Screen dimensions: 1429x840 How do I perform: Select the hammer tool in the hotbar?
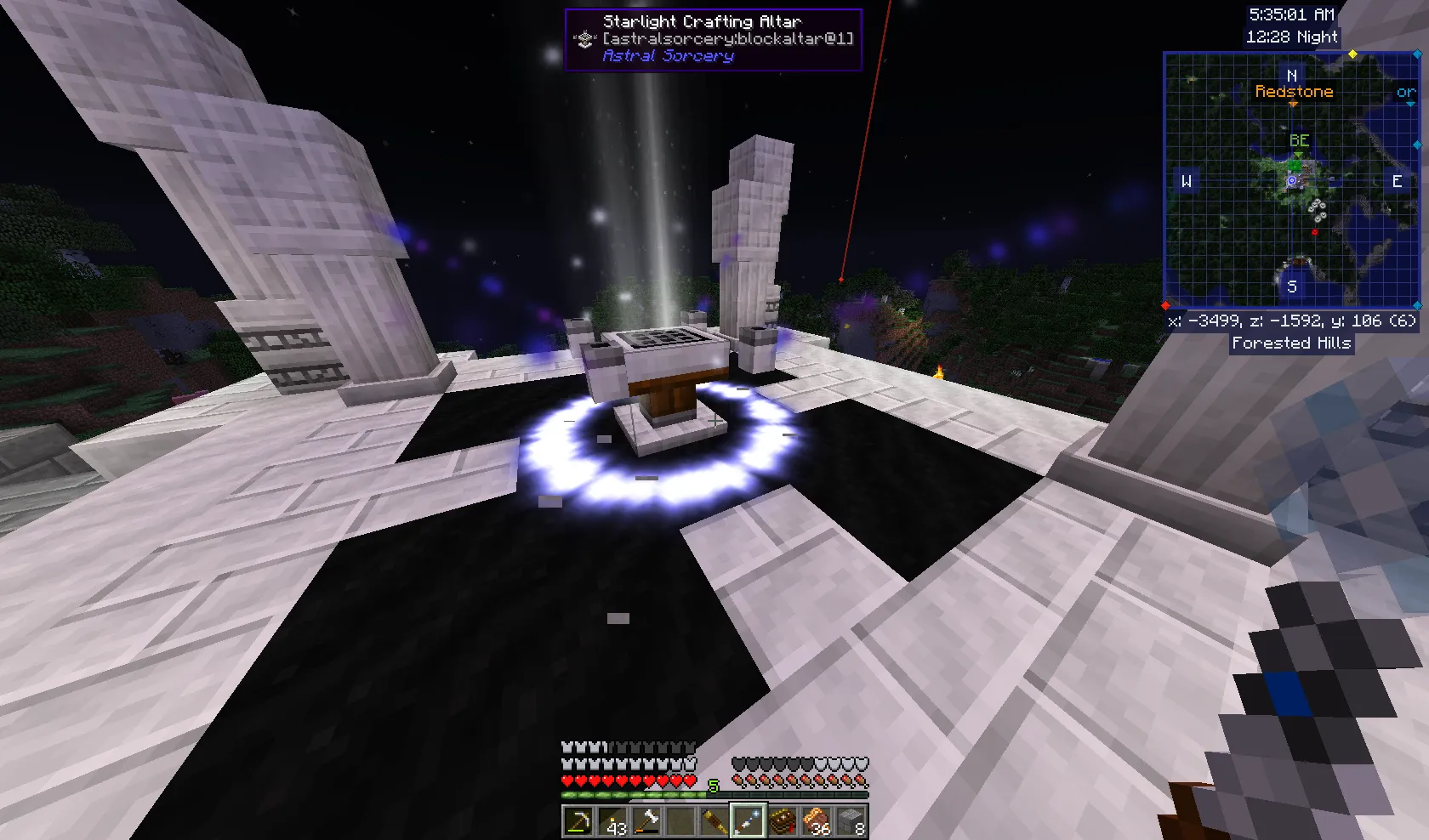pos(647,820)
